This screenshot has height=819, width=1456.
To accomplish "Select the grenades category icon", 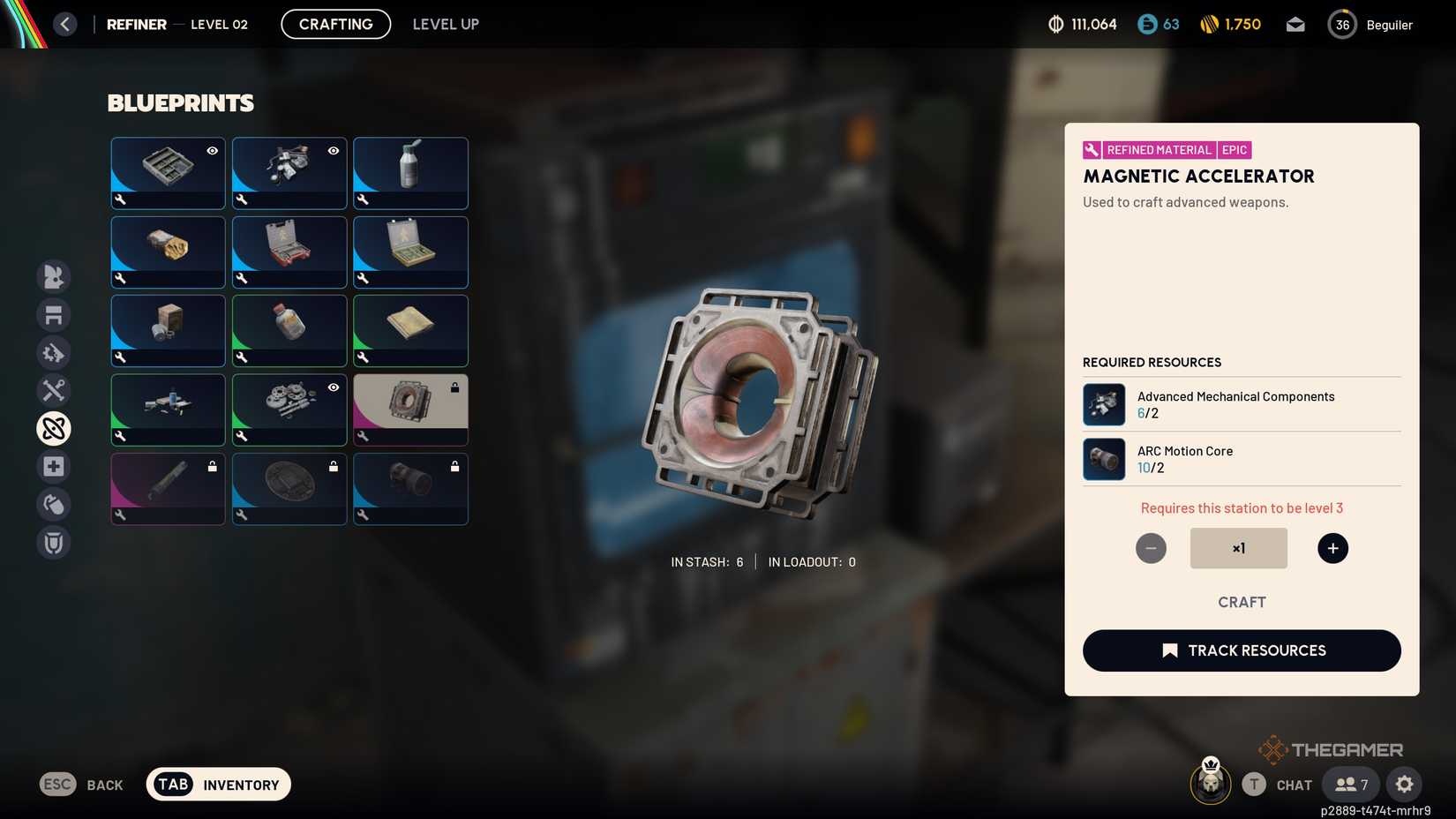I will tap(53, 504).
